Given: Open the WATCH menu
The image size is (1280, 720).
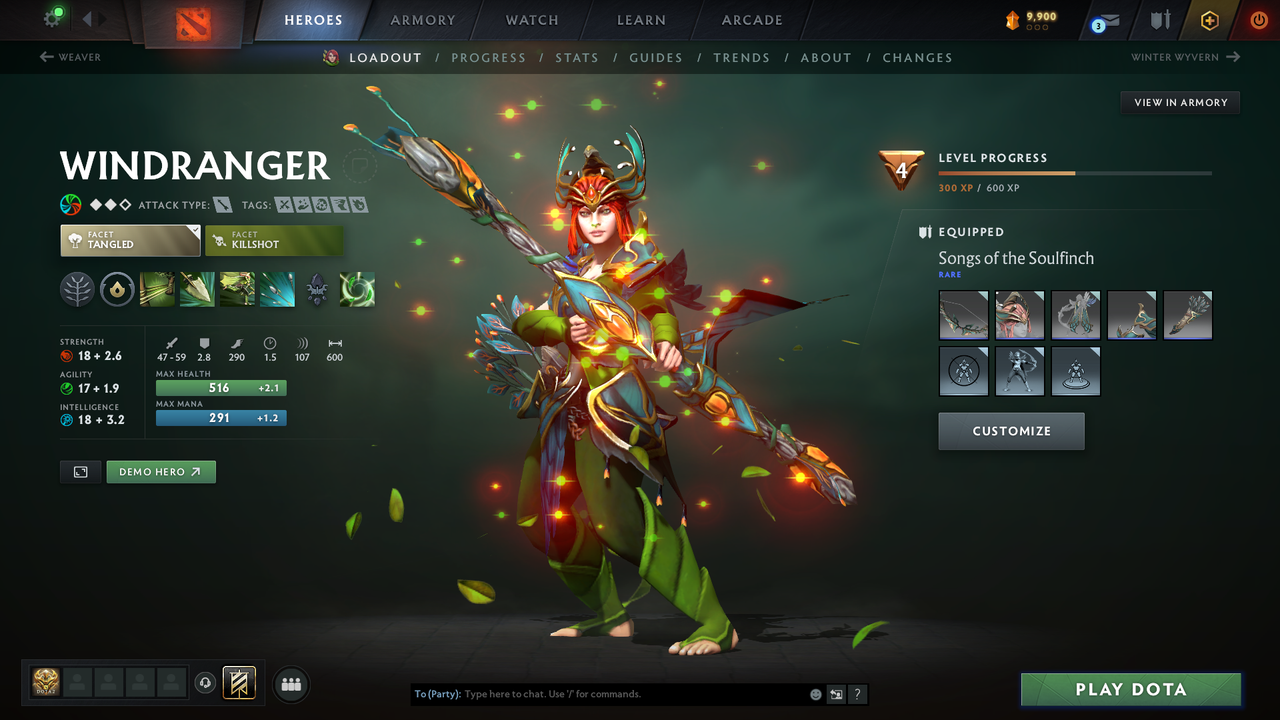Looking at the screenshot, I should tap(531, 20).
